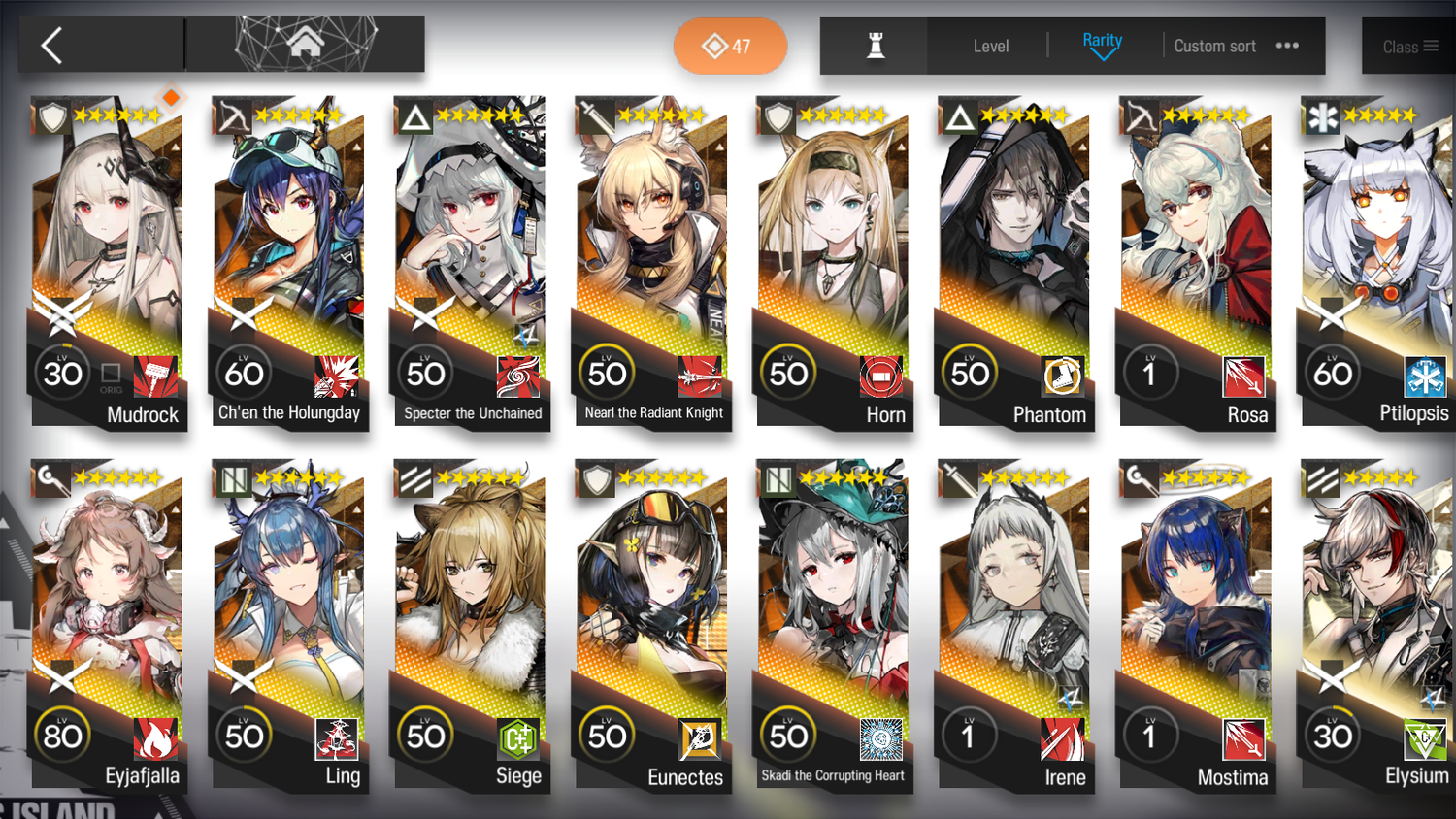Choose the Eyjafjalla operator card

click(x=107, y=616)
